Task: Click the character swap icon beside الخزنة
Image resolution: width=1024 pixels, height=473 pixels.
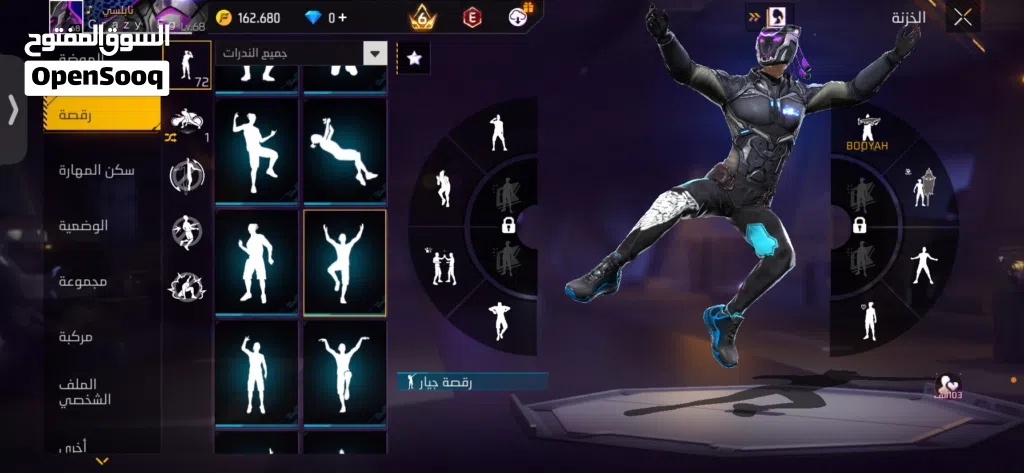Action: [x=775, y=17]
